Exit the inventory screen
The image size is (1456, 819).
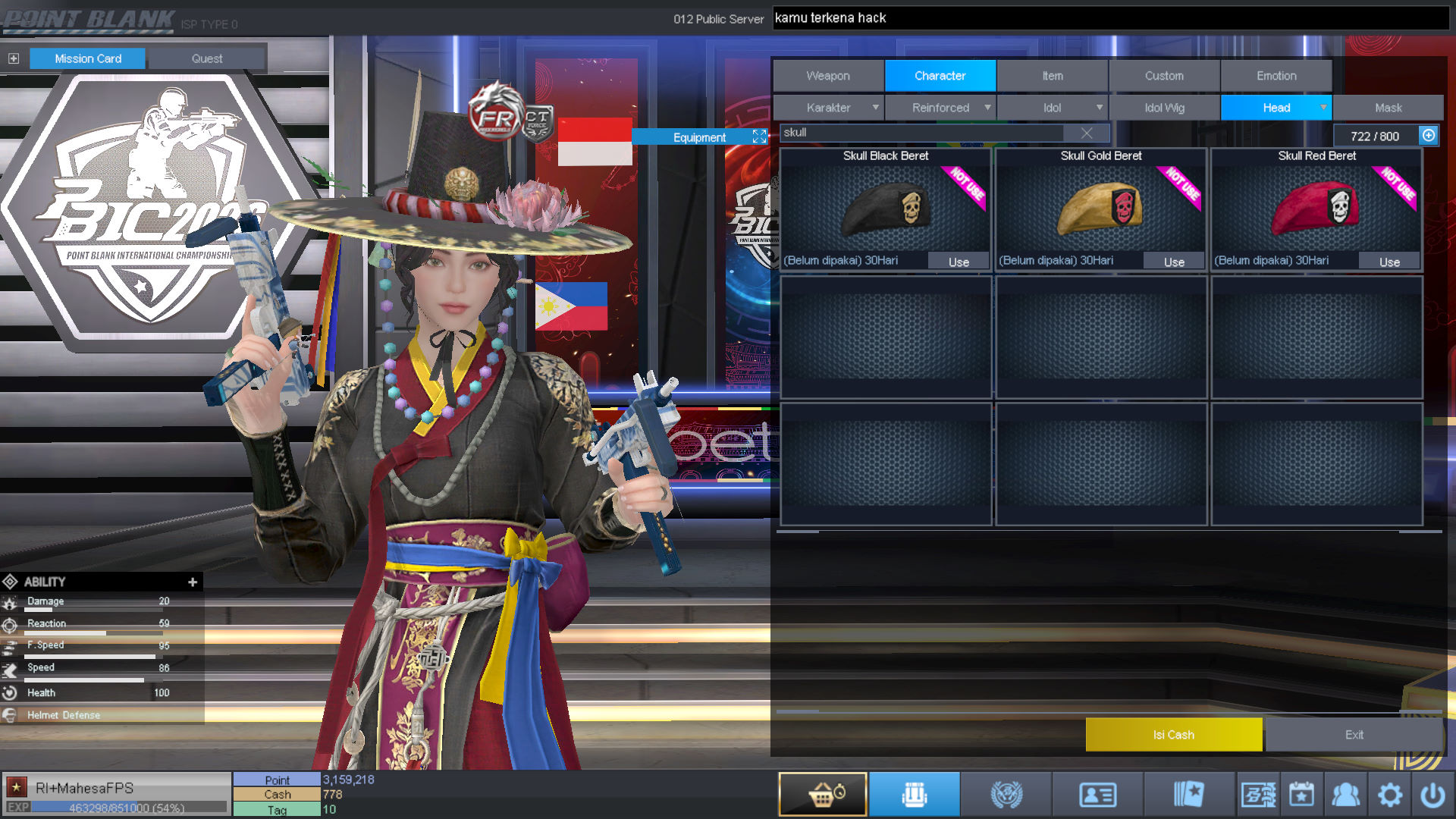click(x=1354, y=735)
